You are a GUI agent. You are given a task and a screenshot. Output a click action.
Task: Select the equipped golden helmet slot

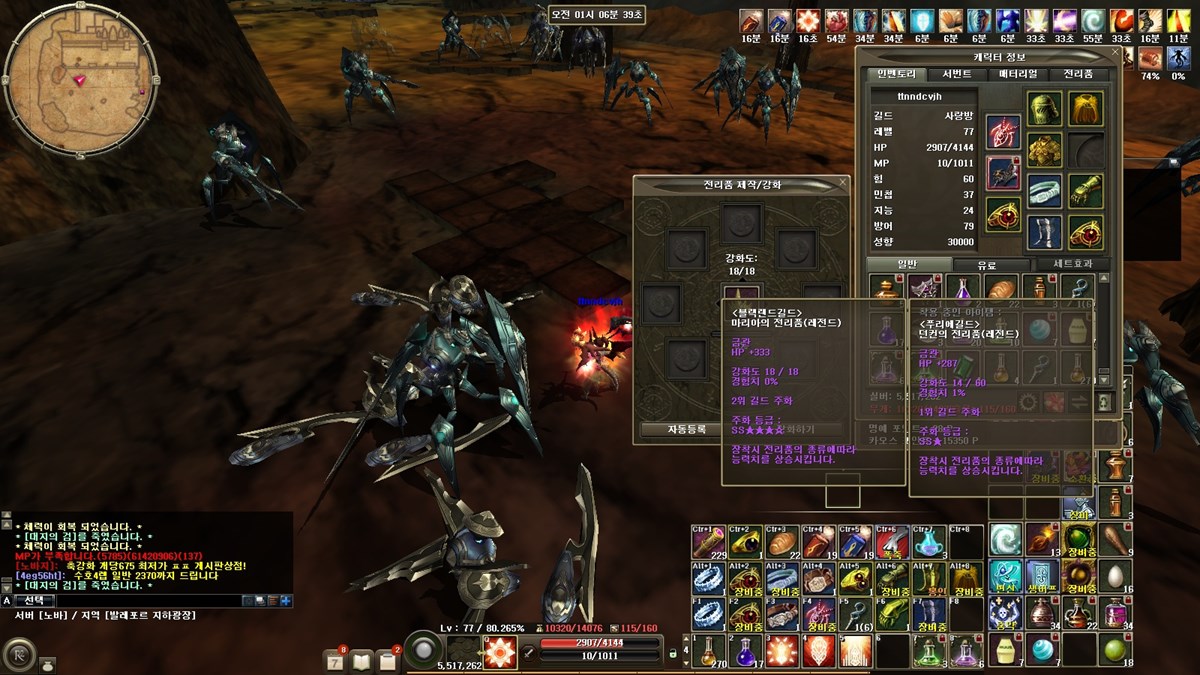(x=1045, y=107)
